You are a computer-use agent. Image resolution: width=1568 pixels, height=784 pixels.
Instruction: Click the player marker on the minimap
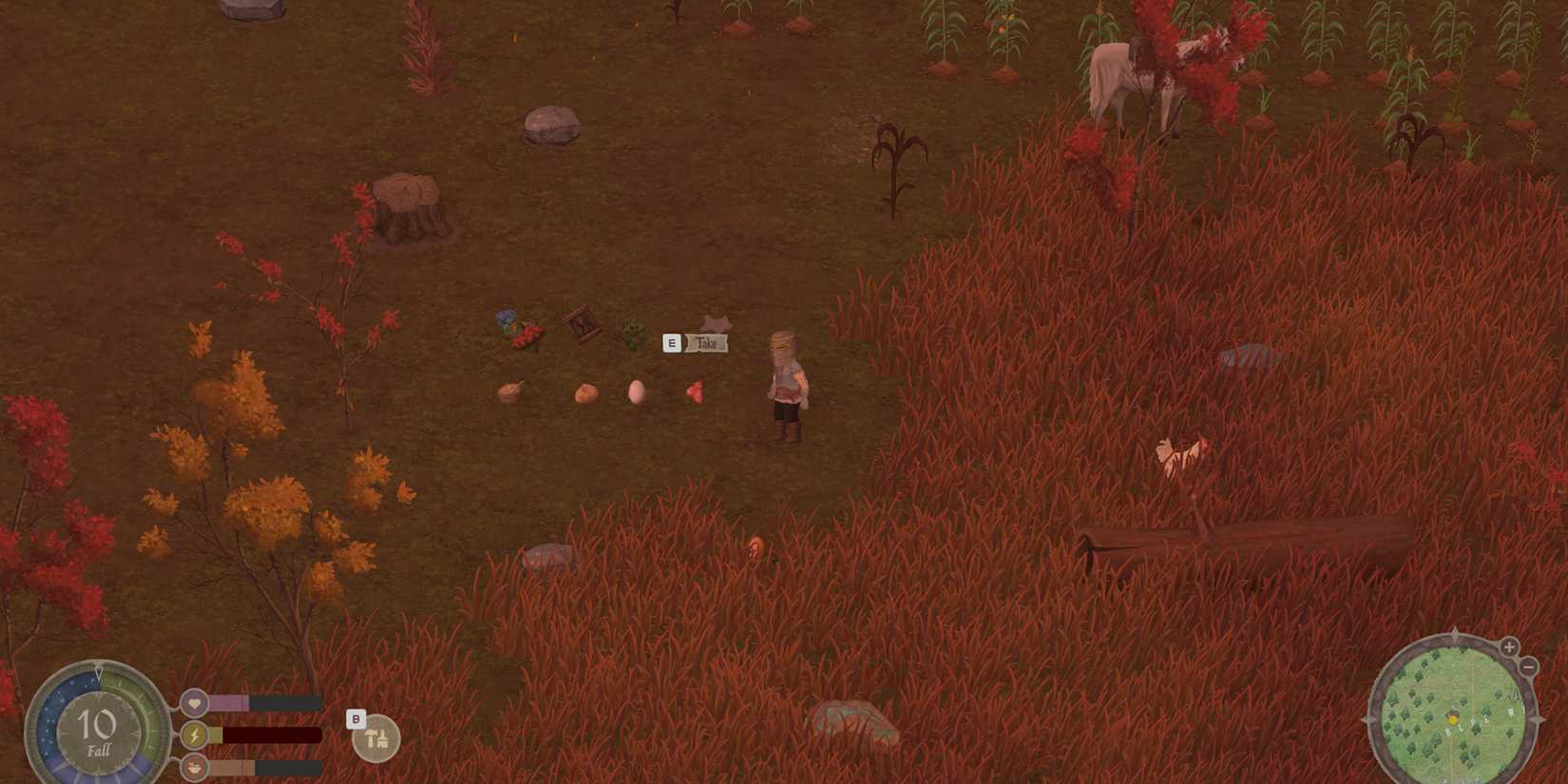click(1453, 719)
